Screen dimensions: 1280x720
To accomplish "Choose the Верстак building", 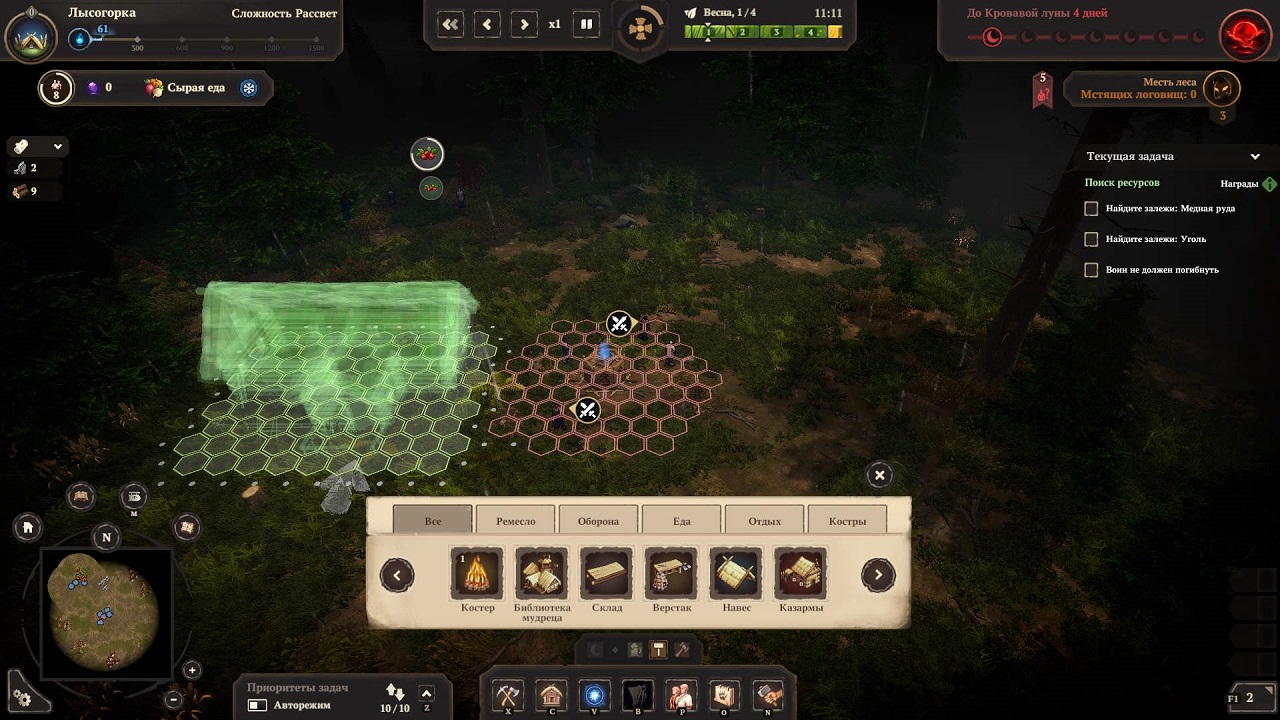I will (671, 574).
